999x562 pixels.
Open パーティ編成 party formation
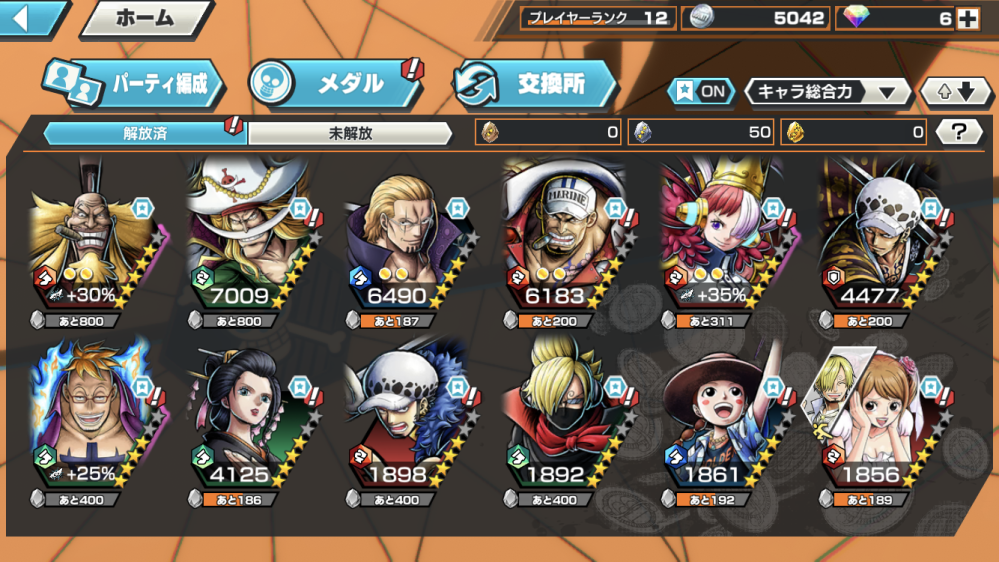pyautogui.click(x=132, y=84)
